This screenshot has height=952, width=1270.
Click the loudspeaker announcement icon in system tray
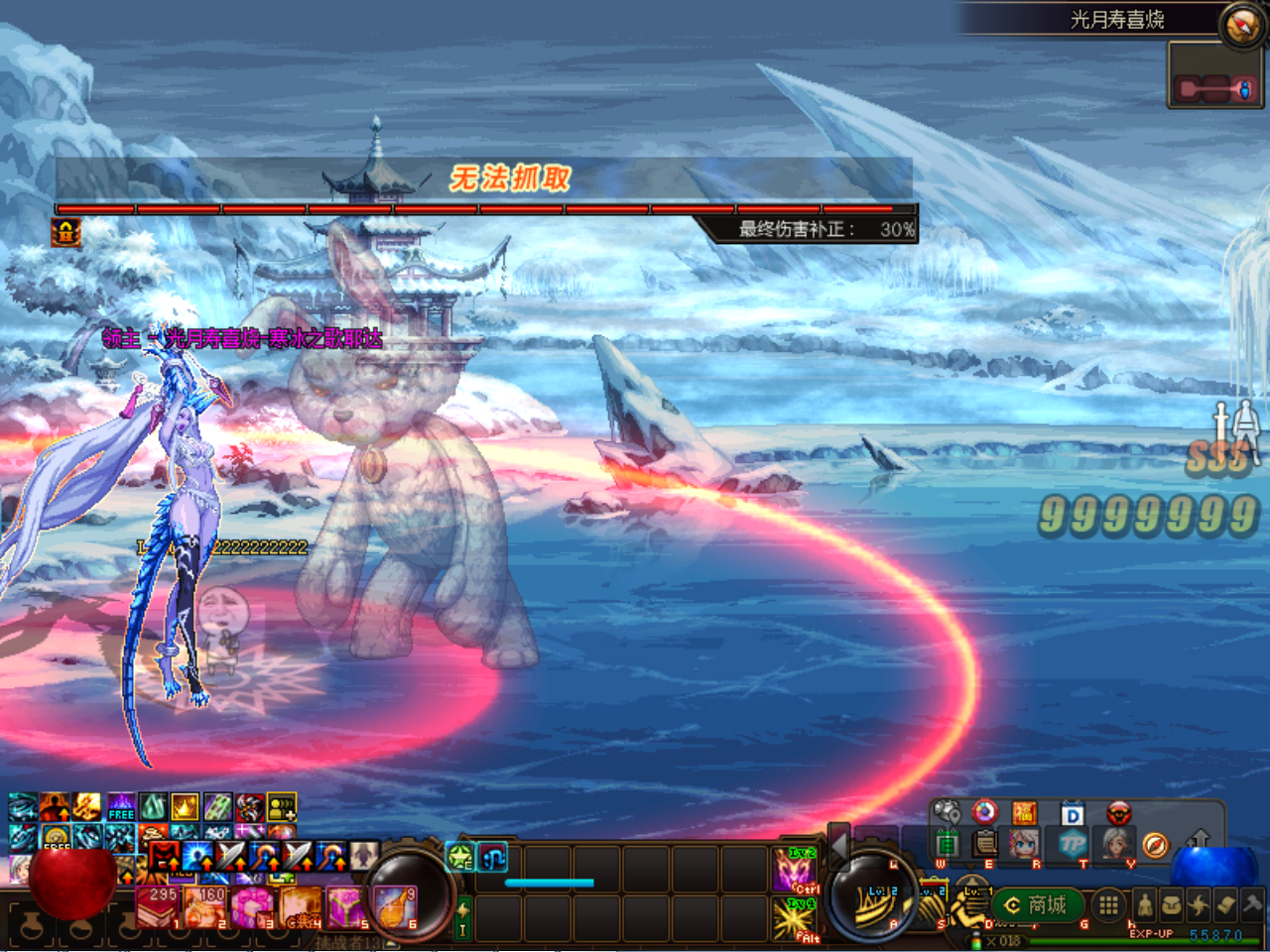pyautogui.click(x=946, y=811)
